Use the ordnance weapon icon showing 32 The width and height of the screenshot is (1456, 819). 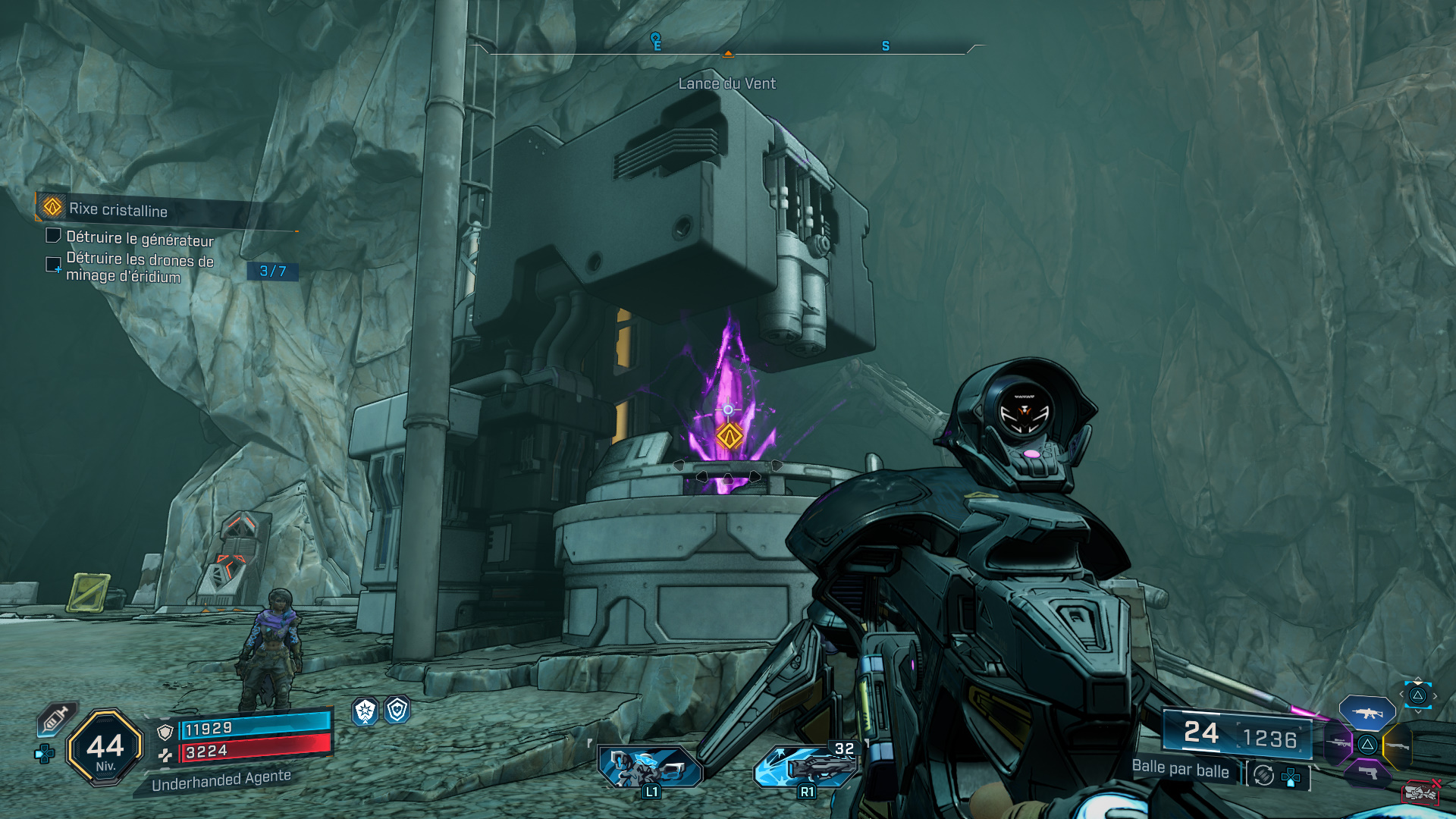tap(807, 764)
